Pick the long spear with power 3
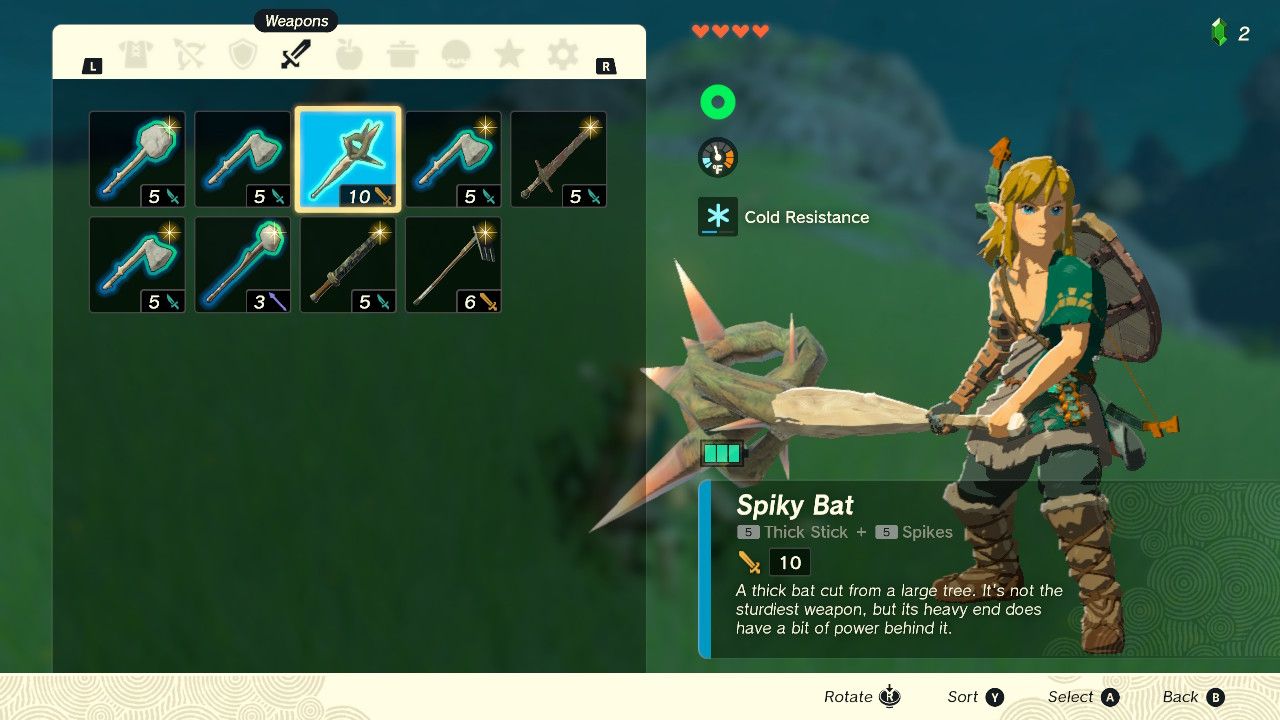 (x=242, y=265)
